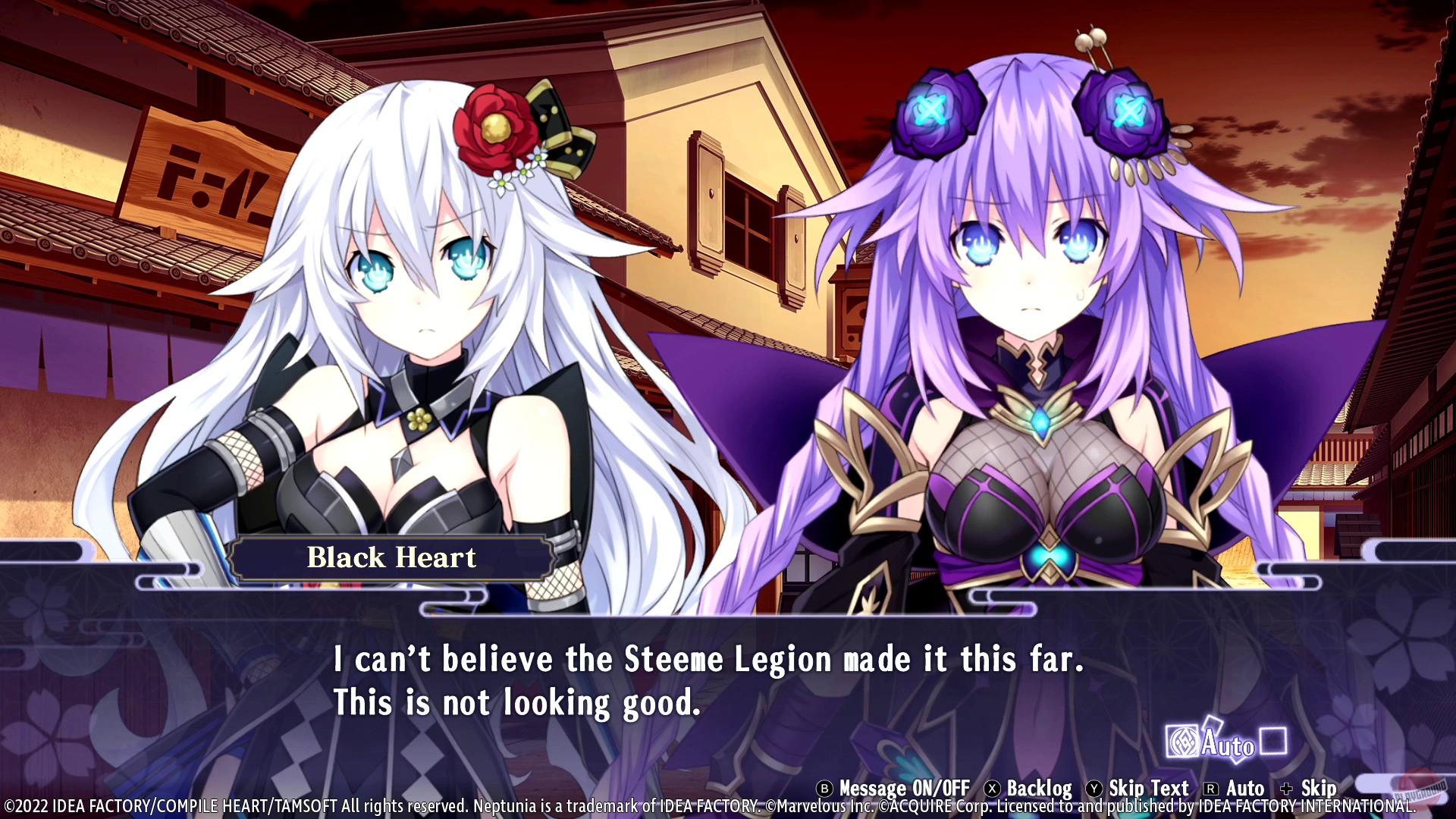Click the Y button icon beside Skip Text
The height and width of the screenshot is (819, 1456).
1094,788
